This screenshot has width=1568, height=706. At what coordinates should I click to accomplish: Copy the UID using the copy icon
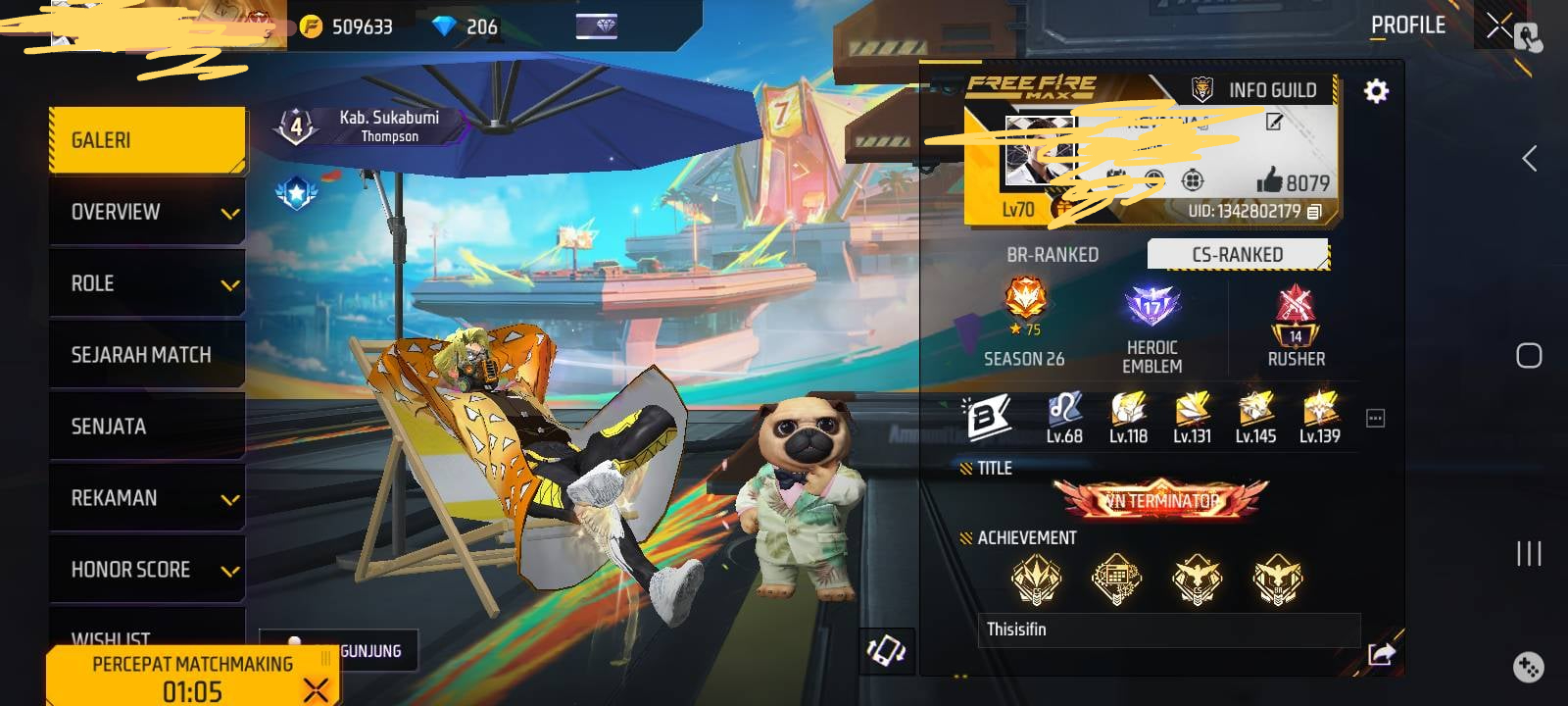(x=1312, y=211)
